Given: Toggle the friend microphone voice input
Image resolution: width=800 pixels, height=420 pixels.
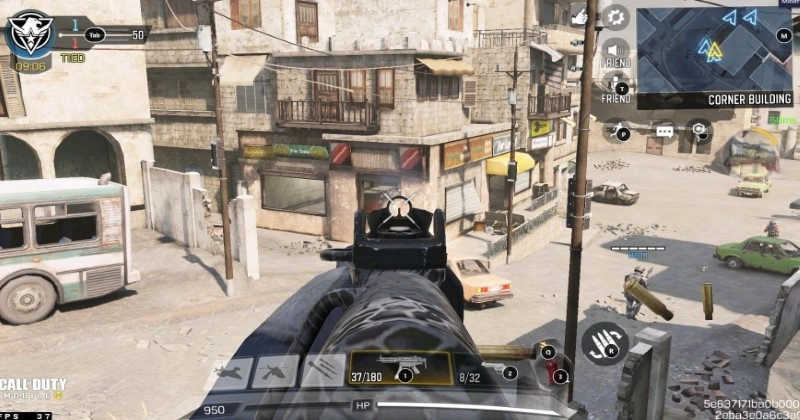Looking at the screenshot, I should click(x=615, y=84).
